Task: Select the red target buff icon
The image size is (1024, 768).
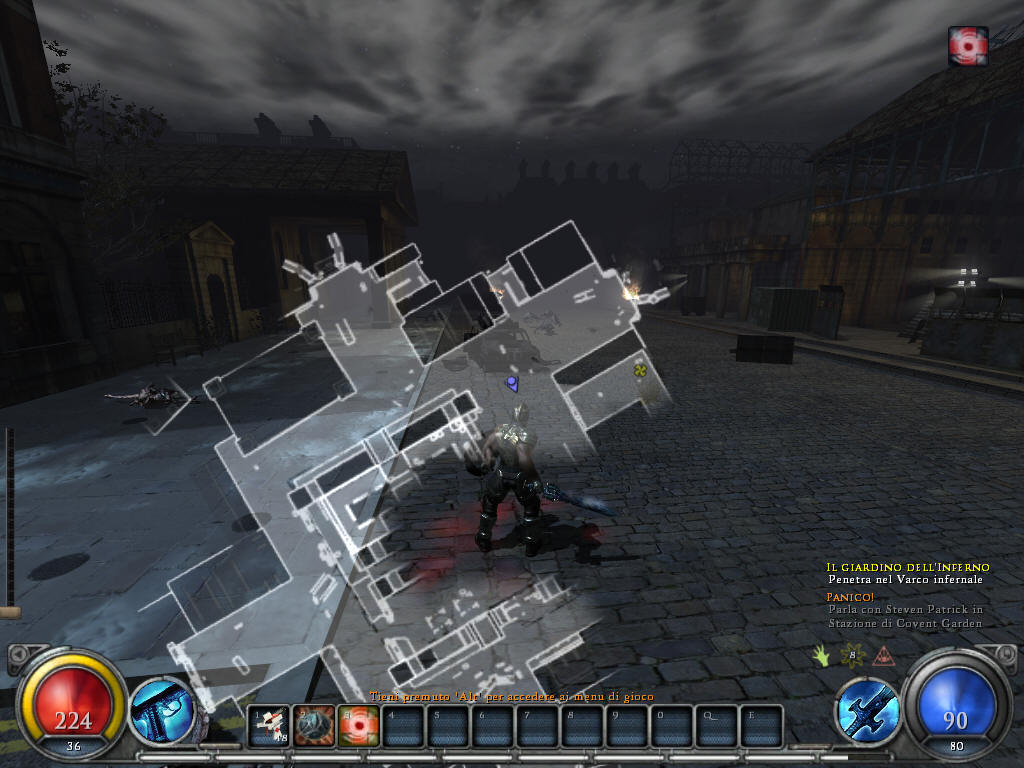Action: [968, 46]
